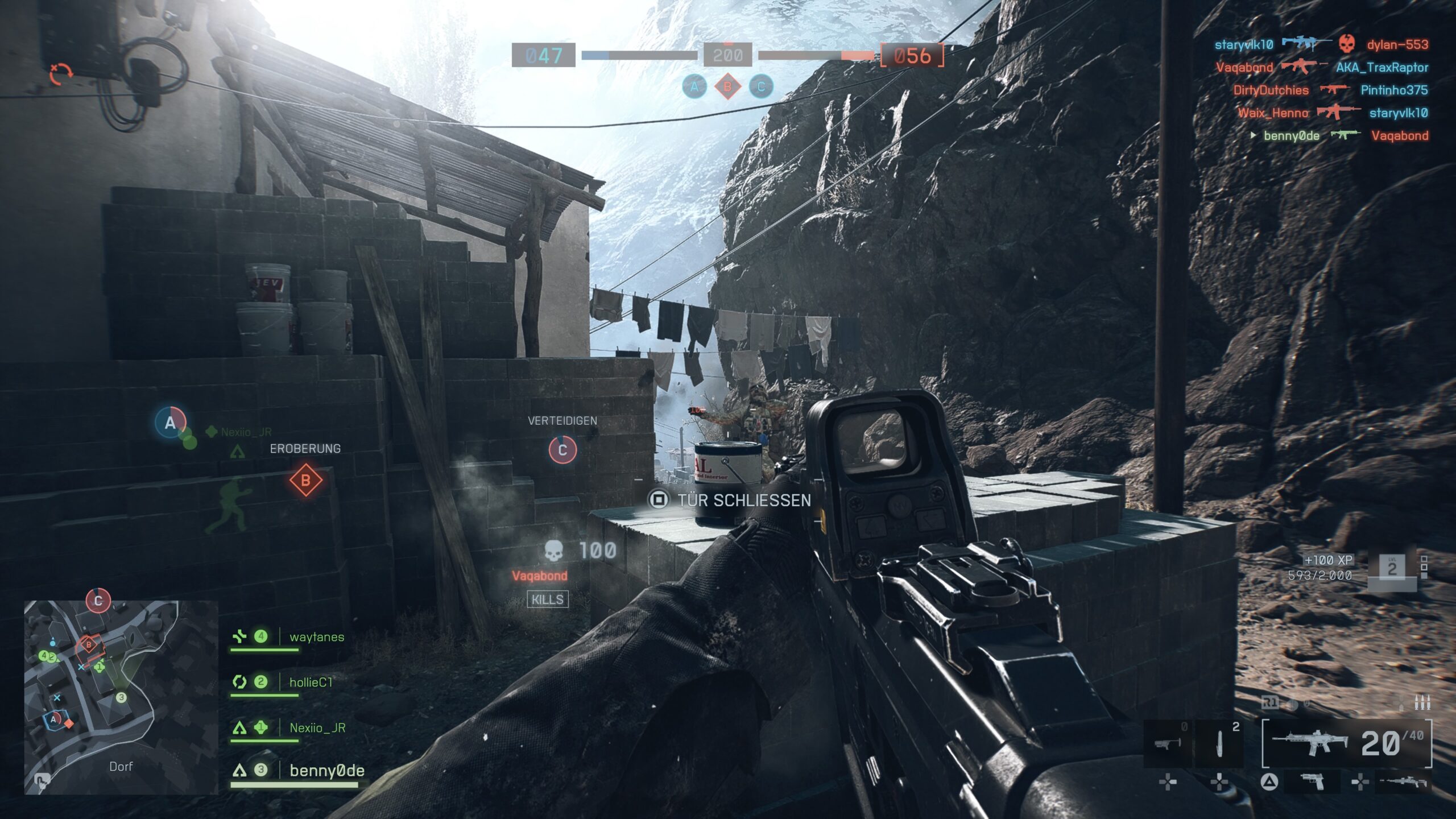Select hollieC1 in the squad list
Image resolution: width=1456 pixels, height=819 pixels.
coord(311,682)
